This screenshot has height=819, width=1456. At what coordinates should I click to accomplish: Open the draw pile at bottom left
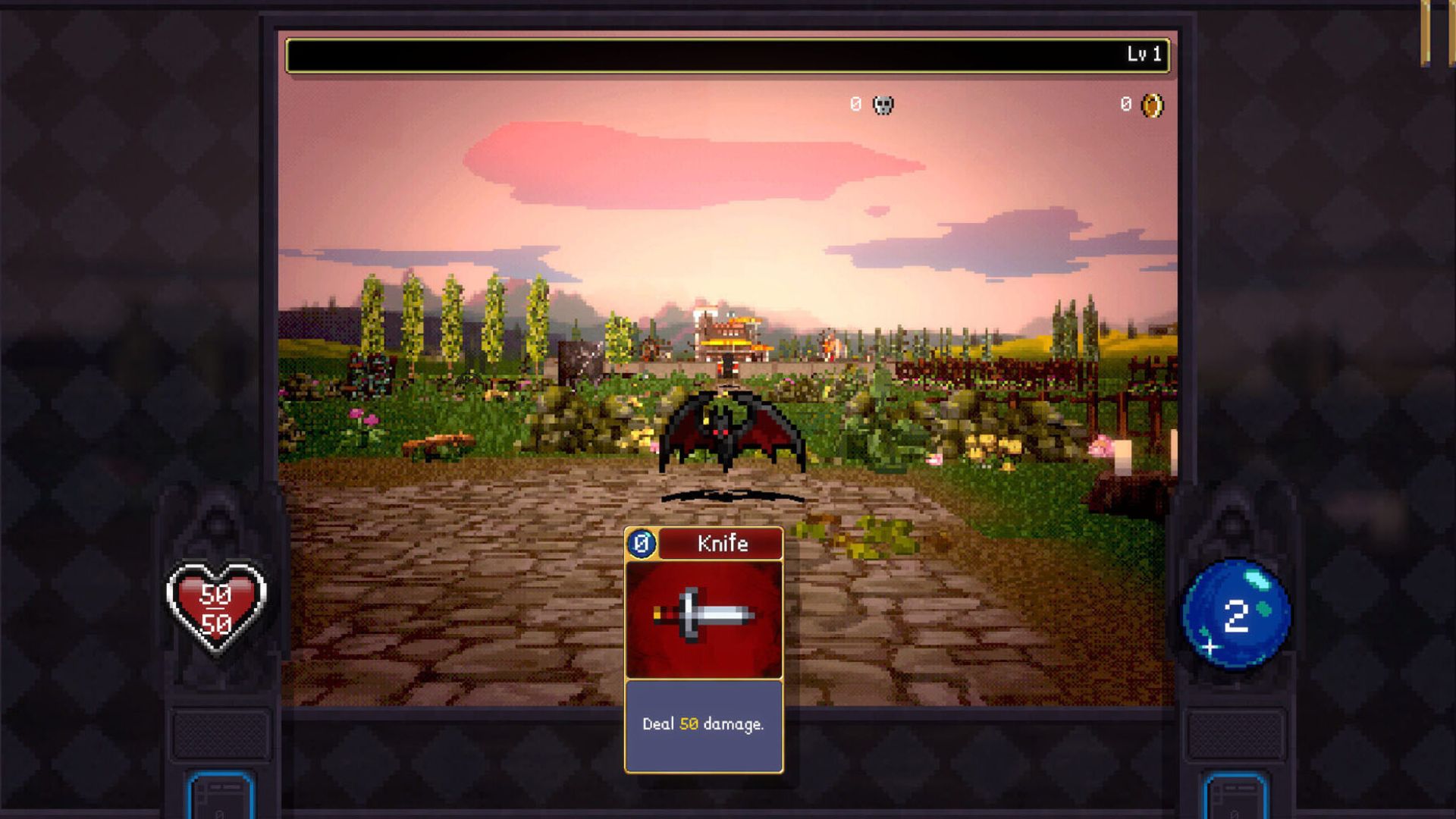[220, 795]
